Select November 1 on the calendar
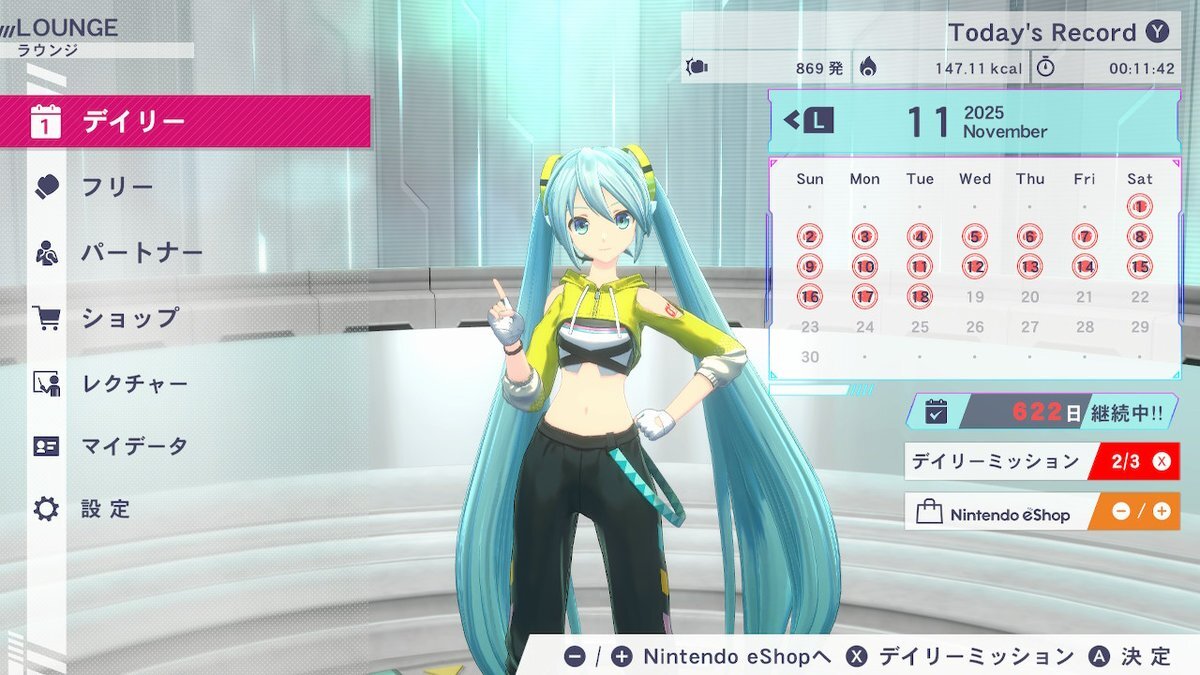 click(1139, 207)
